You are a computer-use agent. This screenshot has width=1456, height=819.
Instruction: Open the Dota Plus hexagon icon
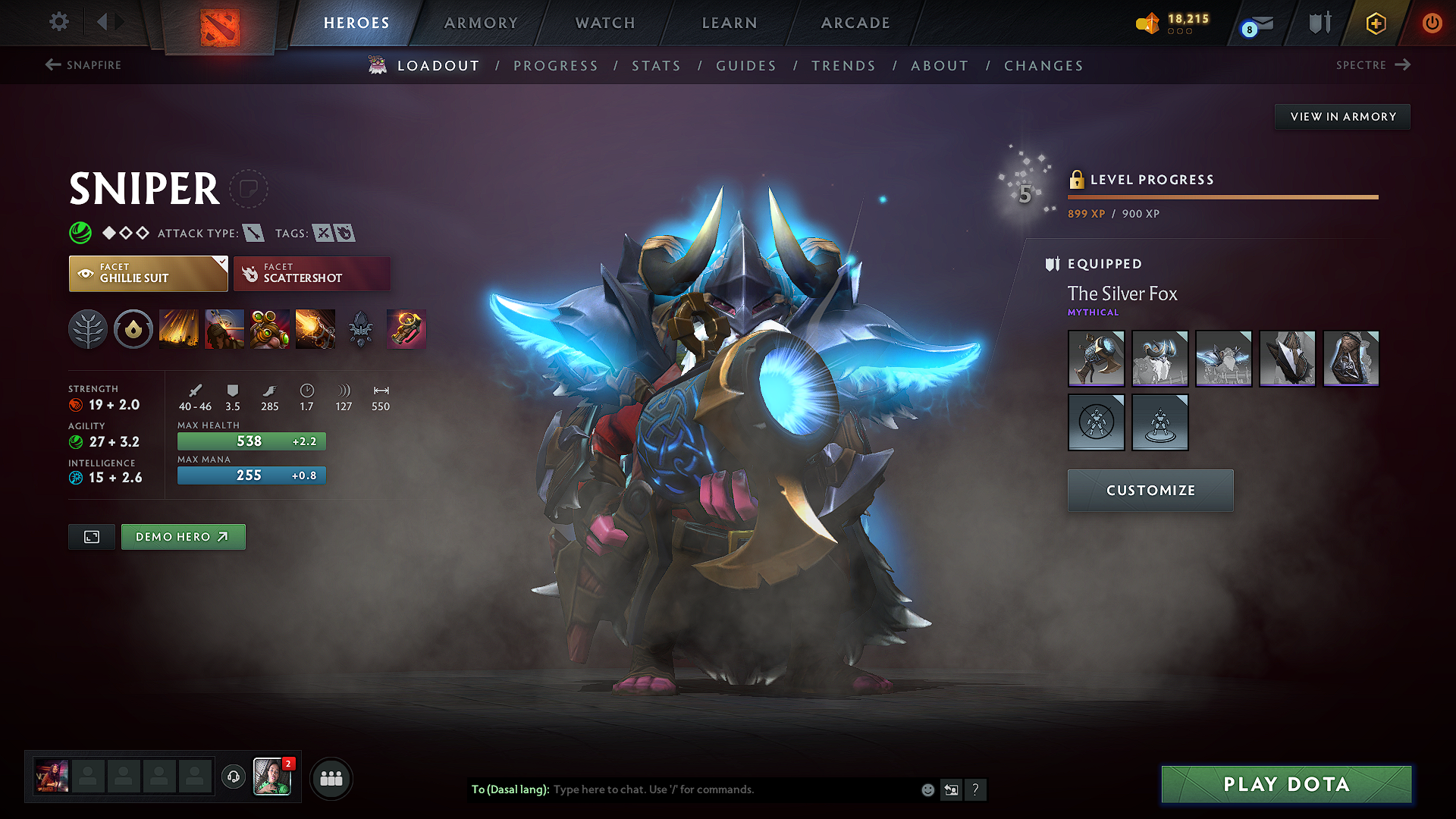point(1375,23)
